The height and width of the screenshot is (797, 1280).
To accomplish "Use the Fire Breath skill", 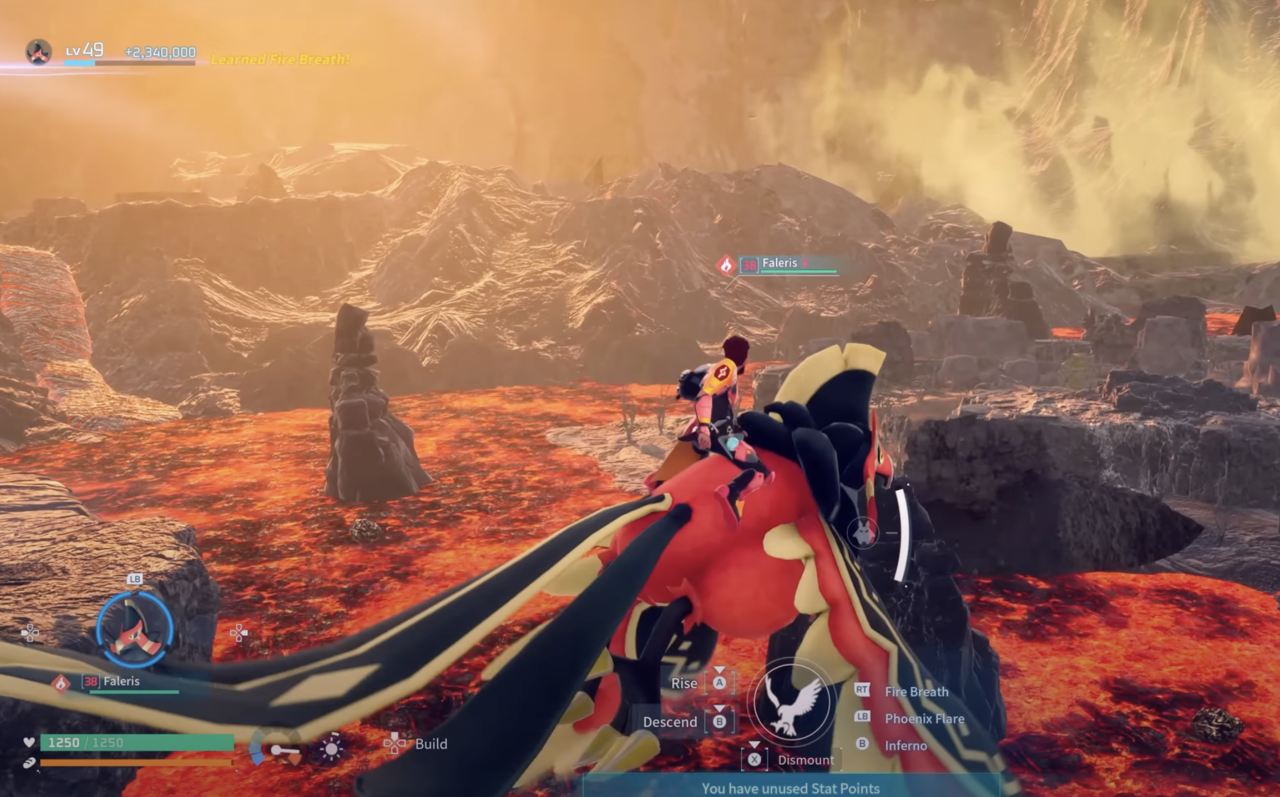I will coord(916,691).
